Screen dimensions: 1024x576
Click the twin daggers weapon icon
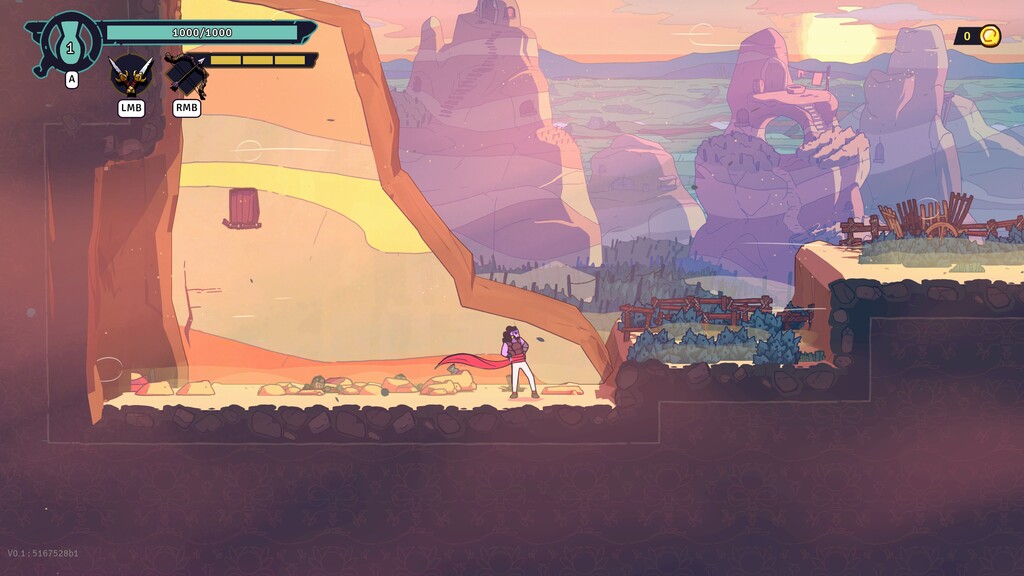tap(131, 75)
